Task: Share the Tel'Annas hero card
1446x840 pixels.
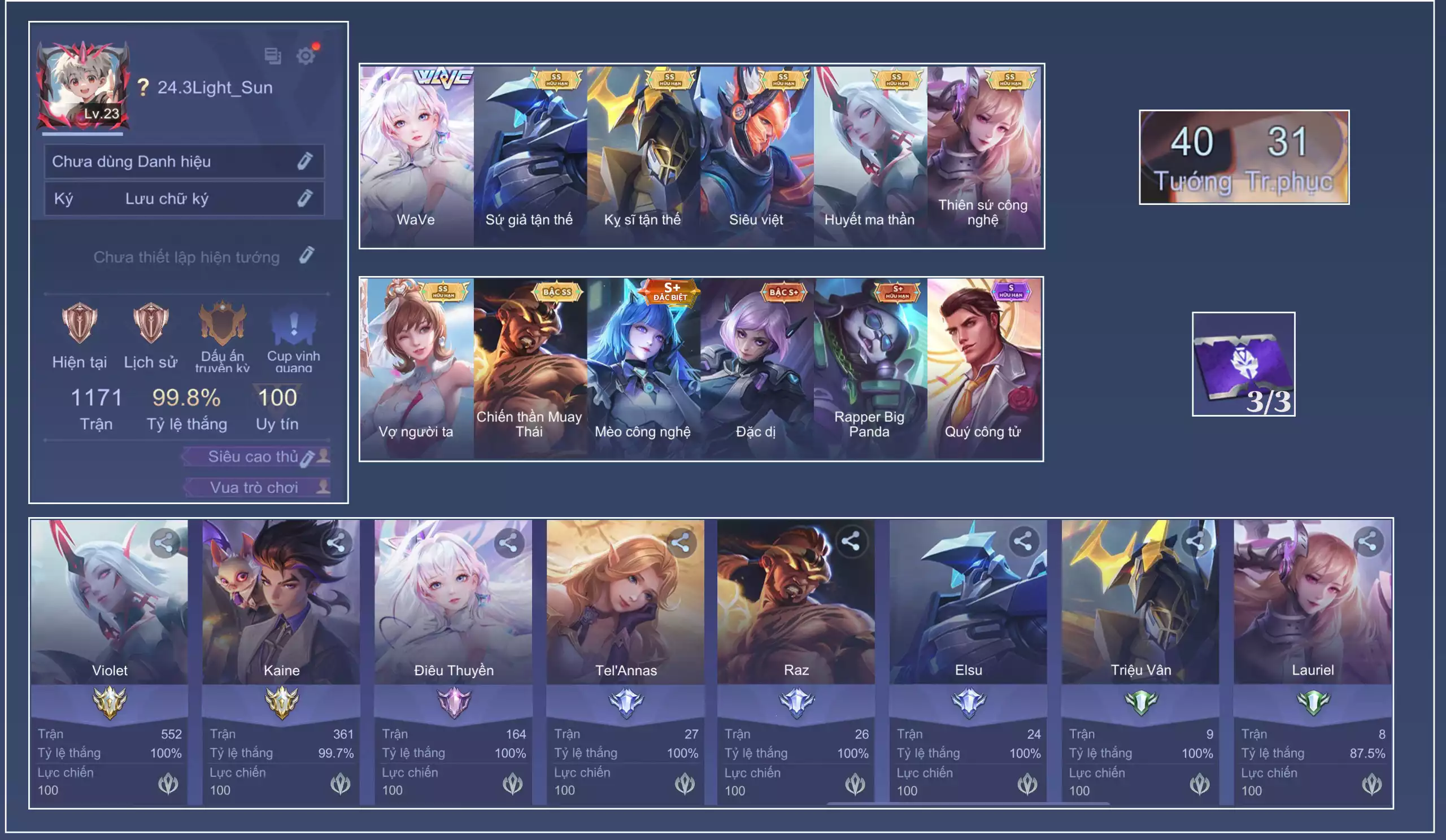Action: [681, 542]
